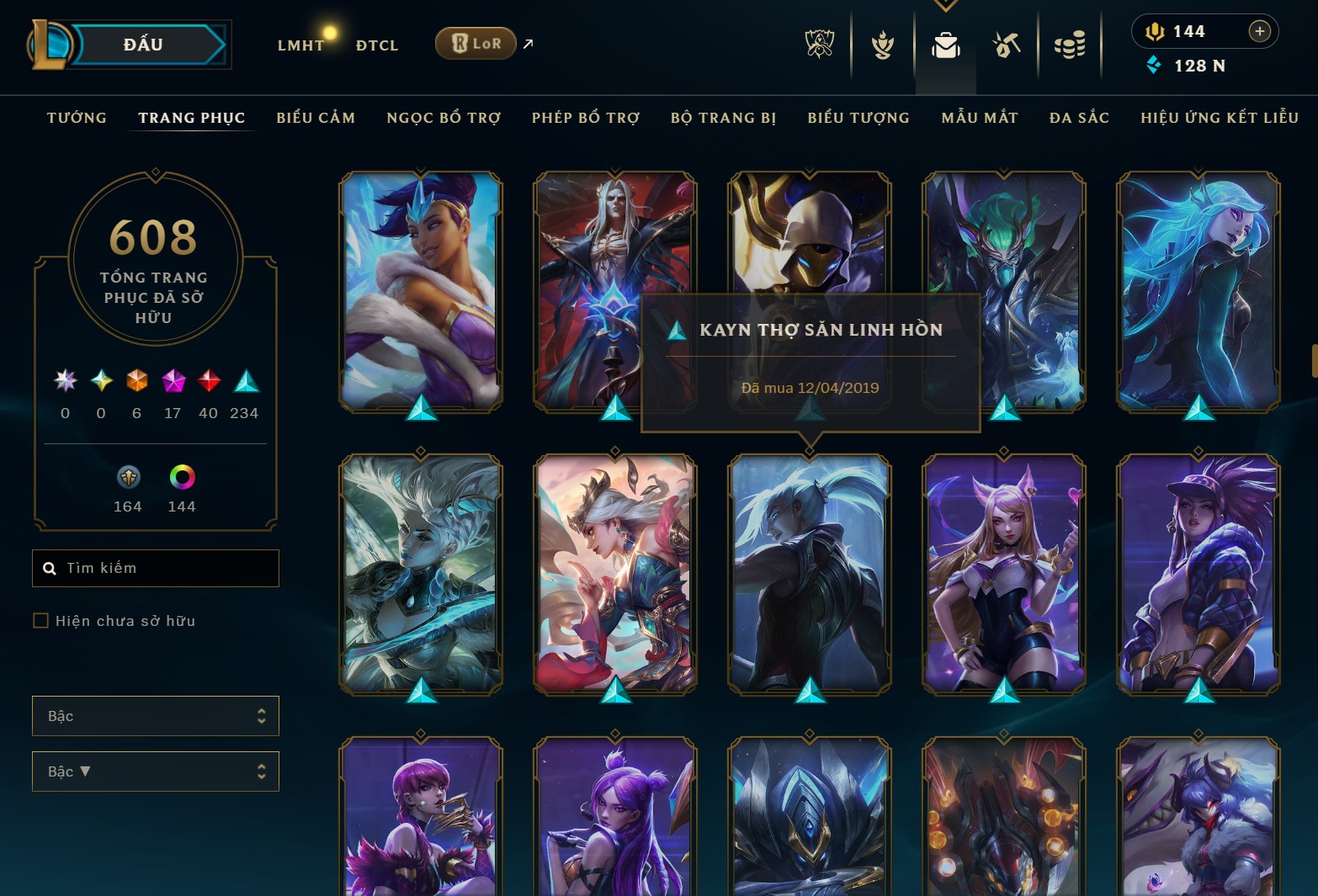Click the Esports trophy icon in top bar
This screenshot has height=896, width=1318.
point(817,46)
